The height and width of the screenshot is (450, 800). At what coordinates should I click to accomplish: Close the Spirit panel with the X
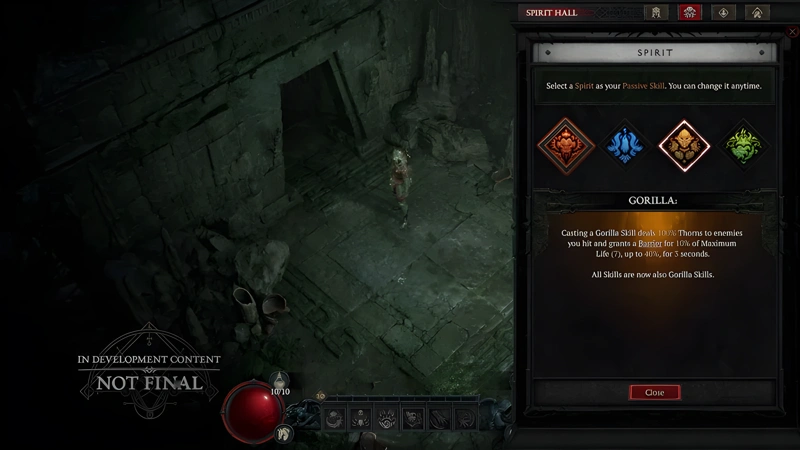793,32
